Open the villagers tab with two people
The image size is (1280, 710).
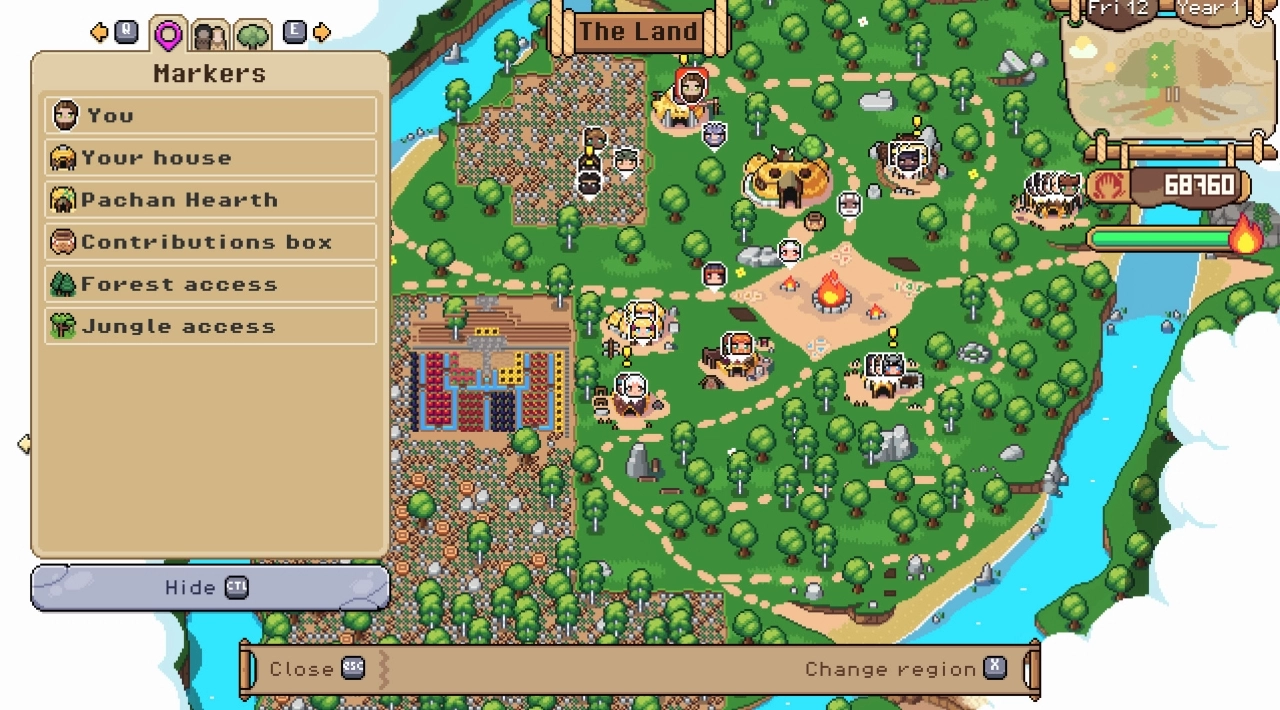(210, 37)
